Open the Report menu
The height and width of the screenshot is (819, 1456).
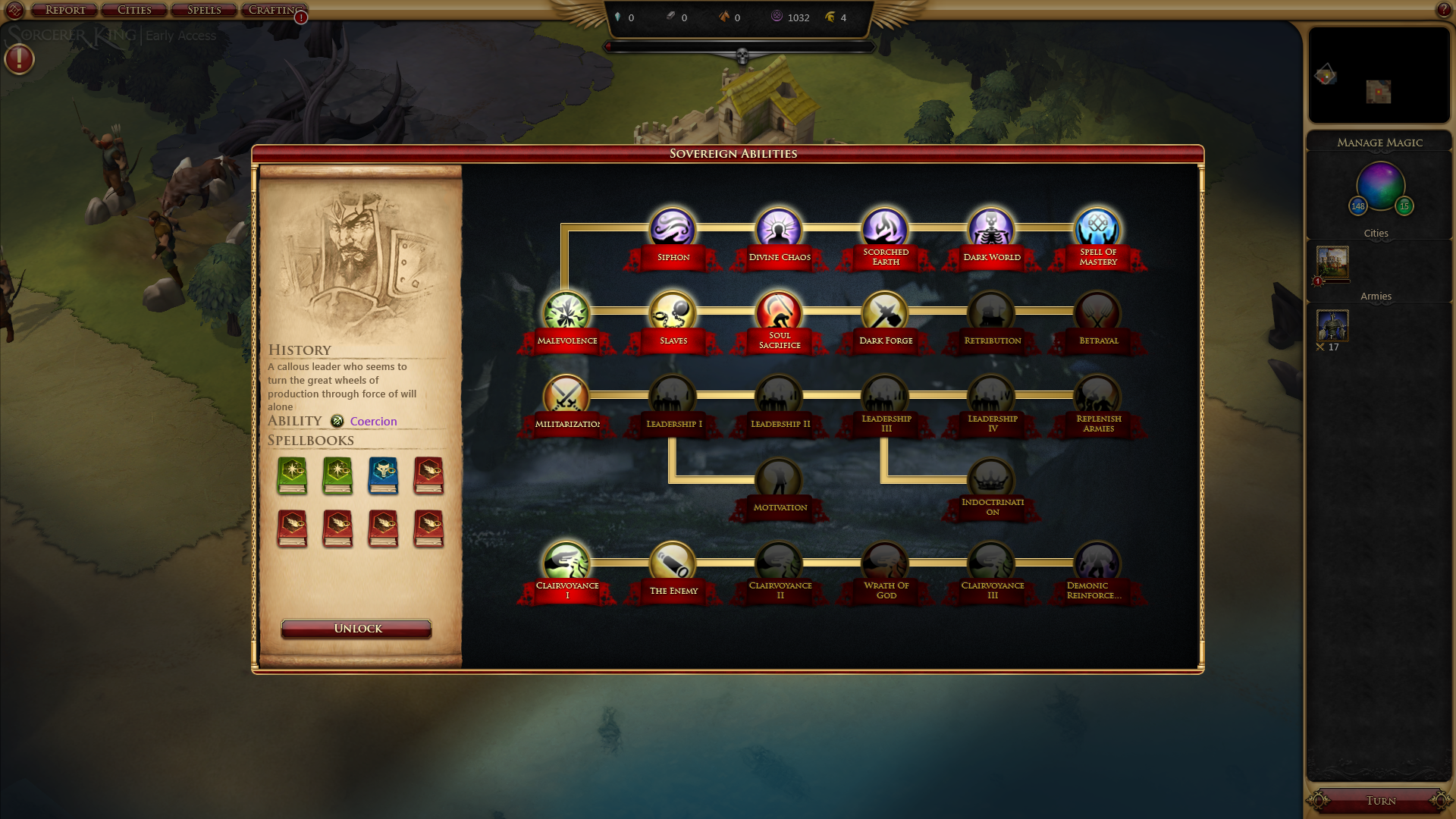pos(65,10)
